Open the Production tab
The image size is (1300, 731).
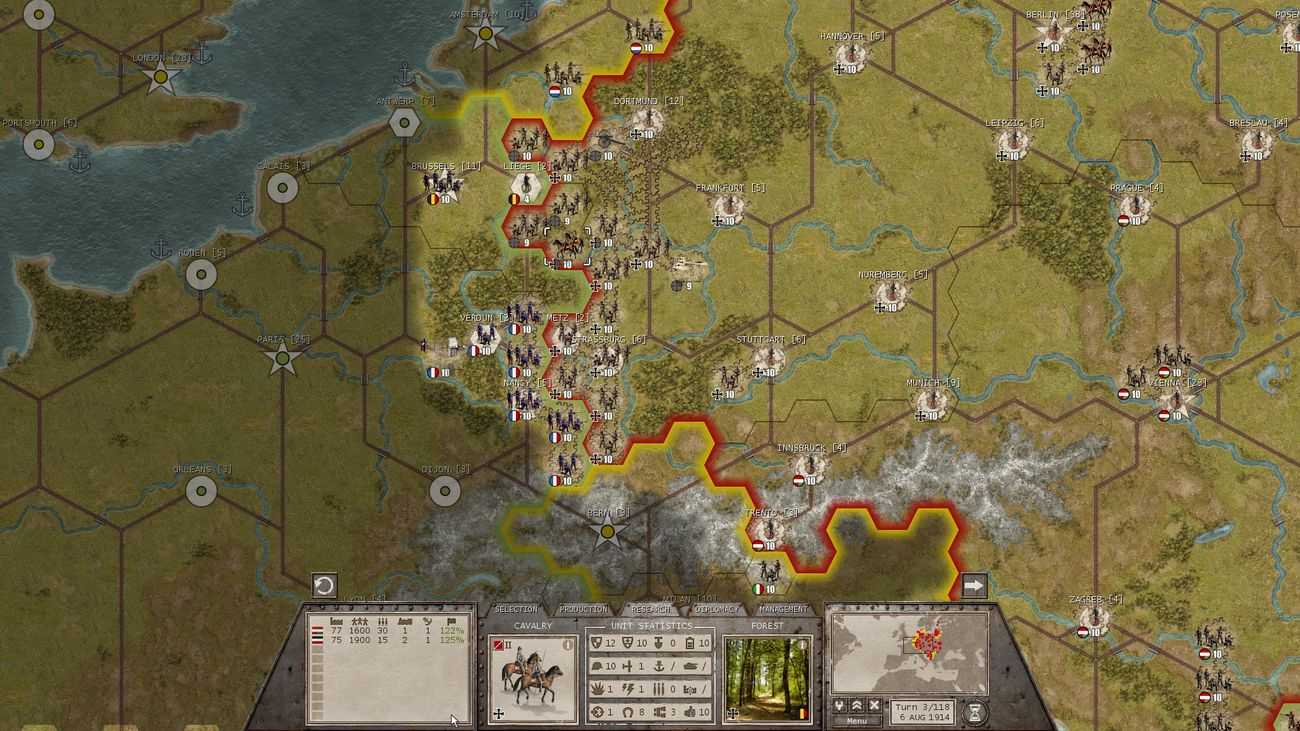point(583,609)
